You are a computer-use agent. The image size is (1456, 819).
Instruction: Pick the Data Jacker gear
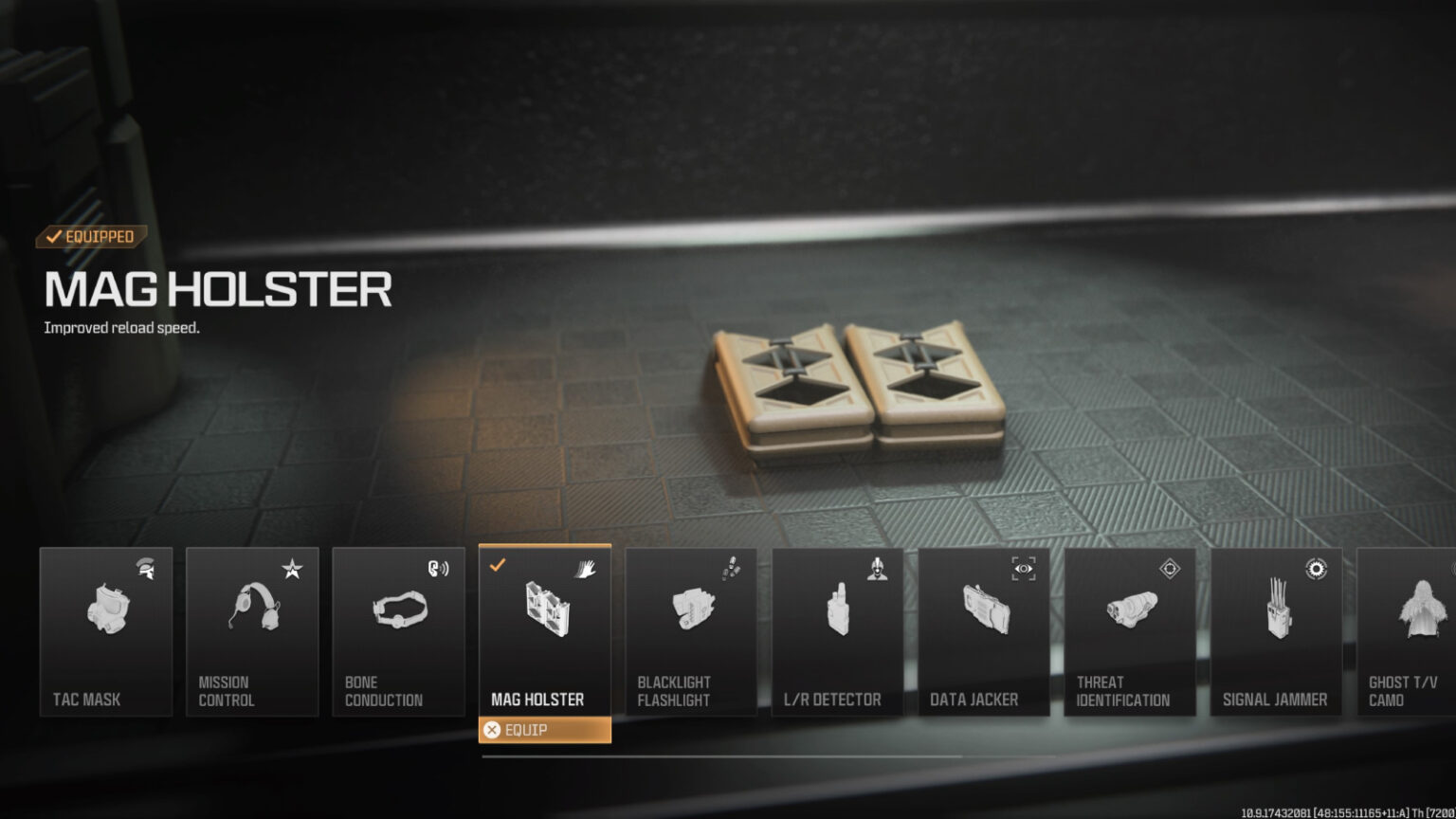pos(983,631)
